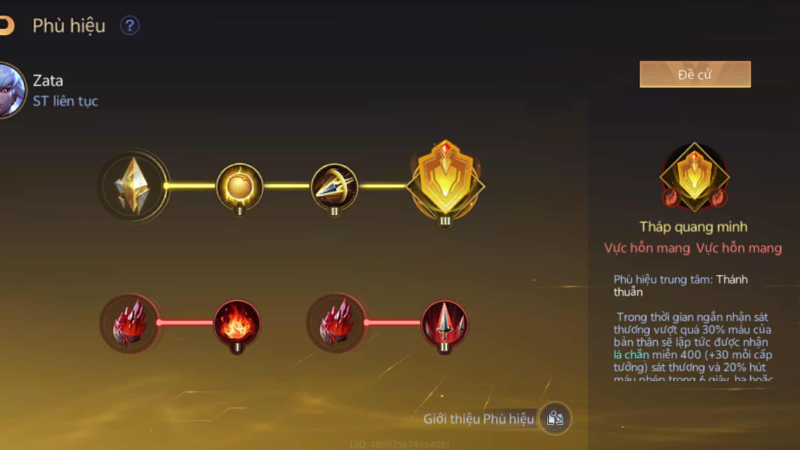Click the Đề cử recommend button
This screenshot has height=450, width=800.
click(x=695, y=74)
